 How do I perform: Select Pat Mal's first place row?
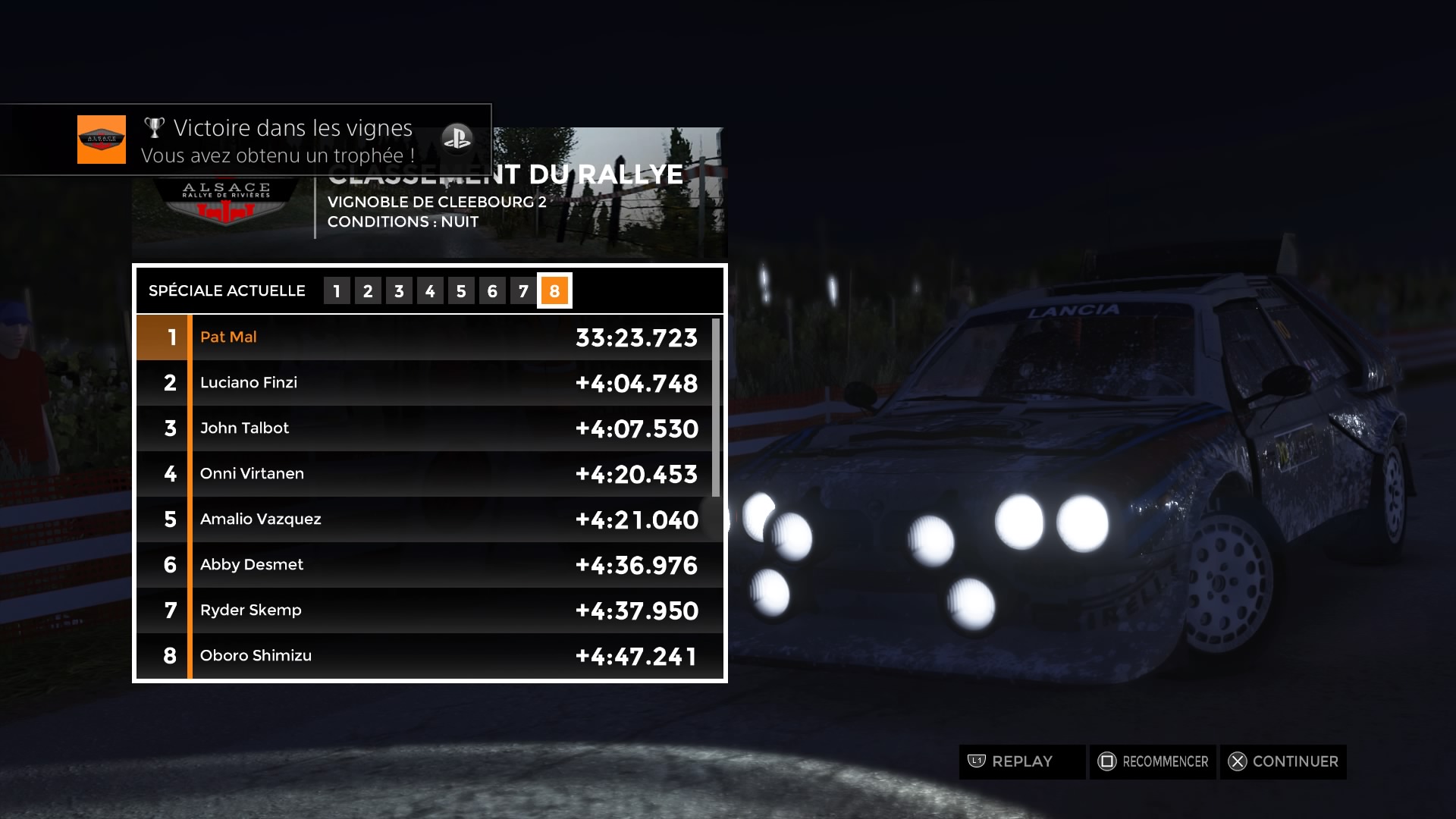[425, 337]
